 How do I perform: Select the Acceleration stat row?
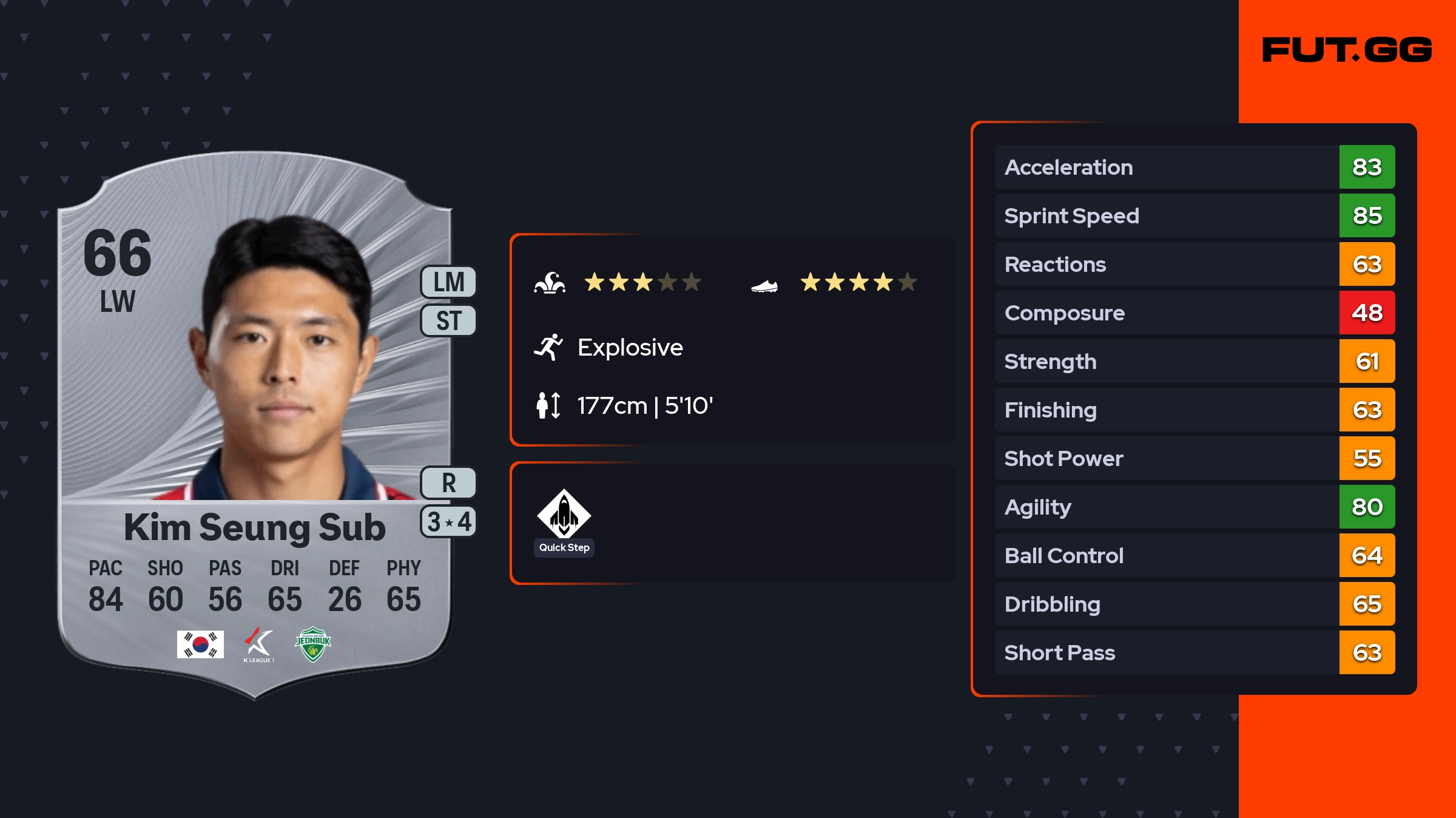1194,167
